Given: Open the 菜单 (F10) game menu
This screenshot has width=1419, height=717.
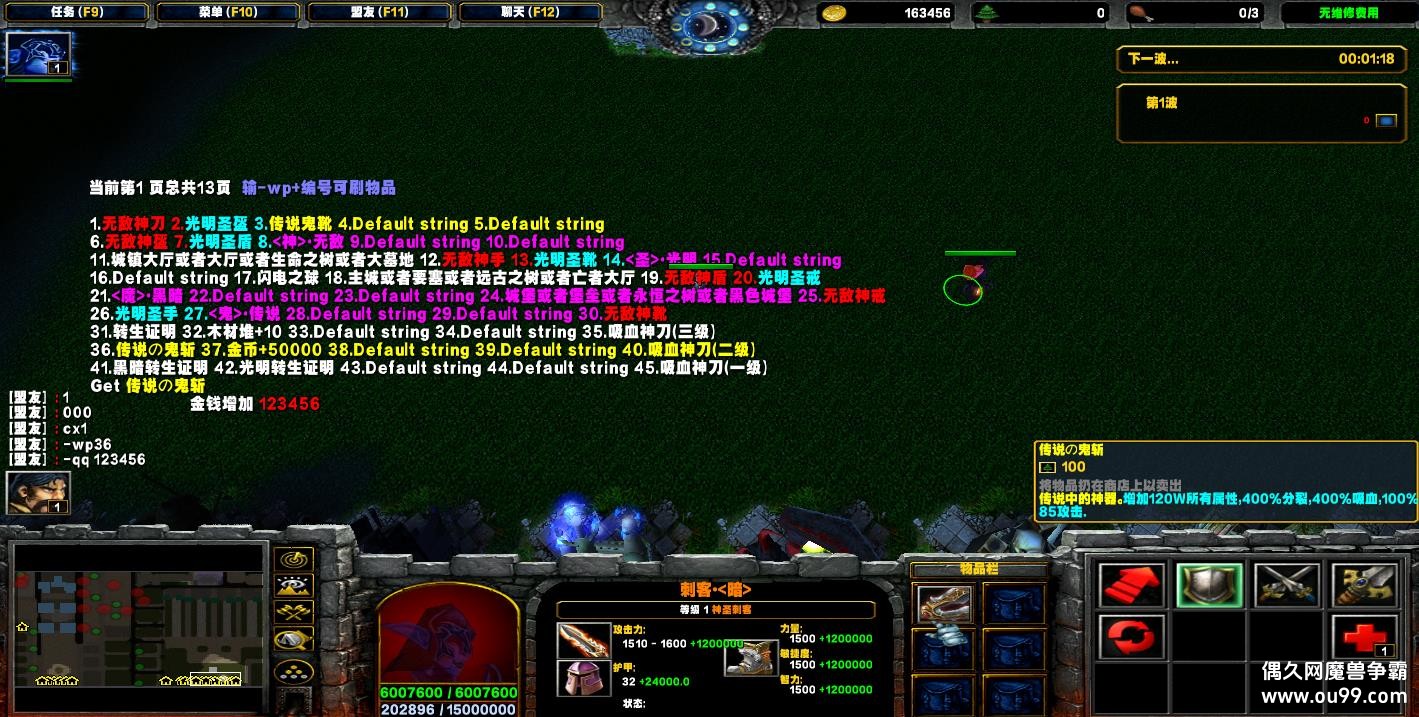Looking at the screenshot, I should click(x=227, y=13).
